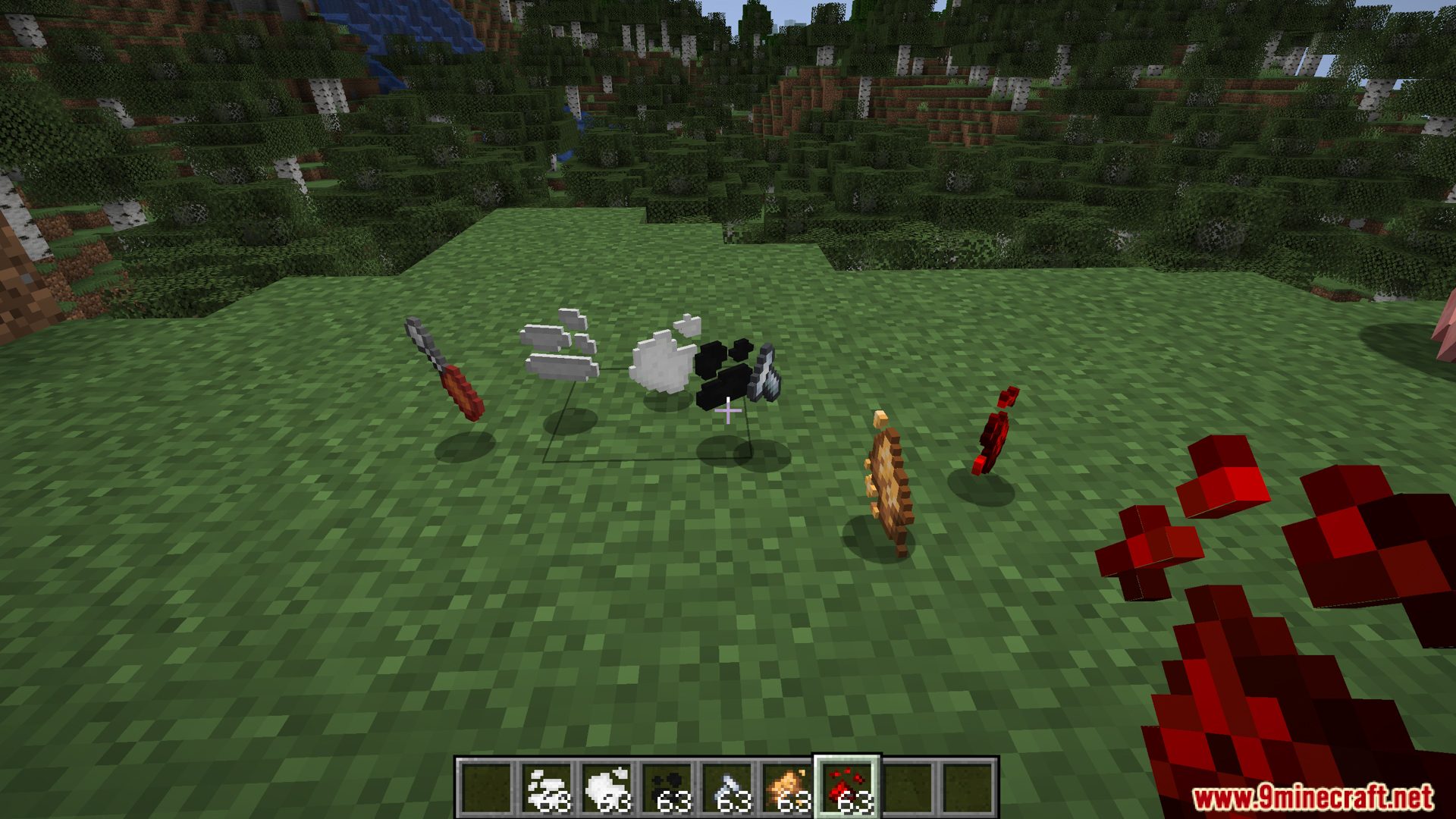Select the white powder pile hotbar slot
The image size is (1456, 819).
tap(607, 788)
